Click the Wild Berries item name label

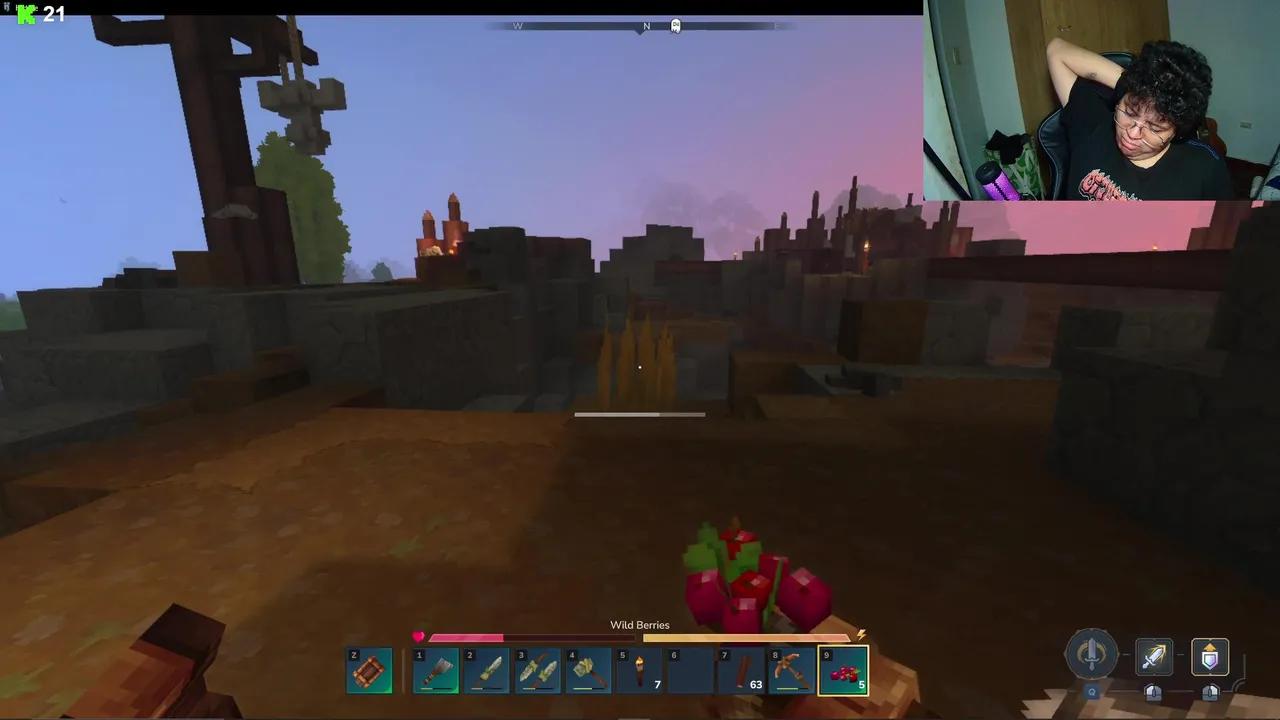[x=639, y=624]
